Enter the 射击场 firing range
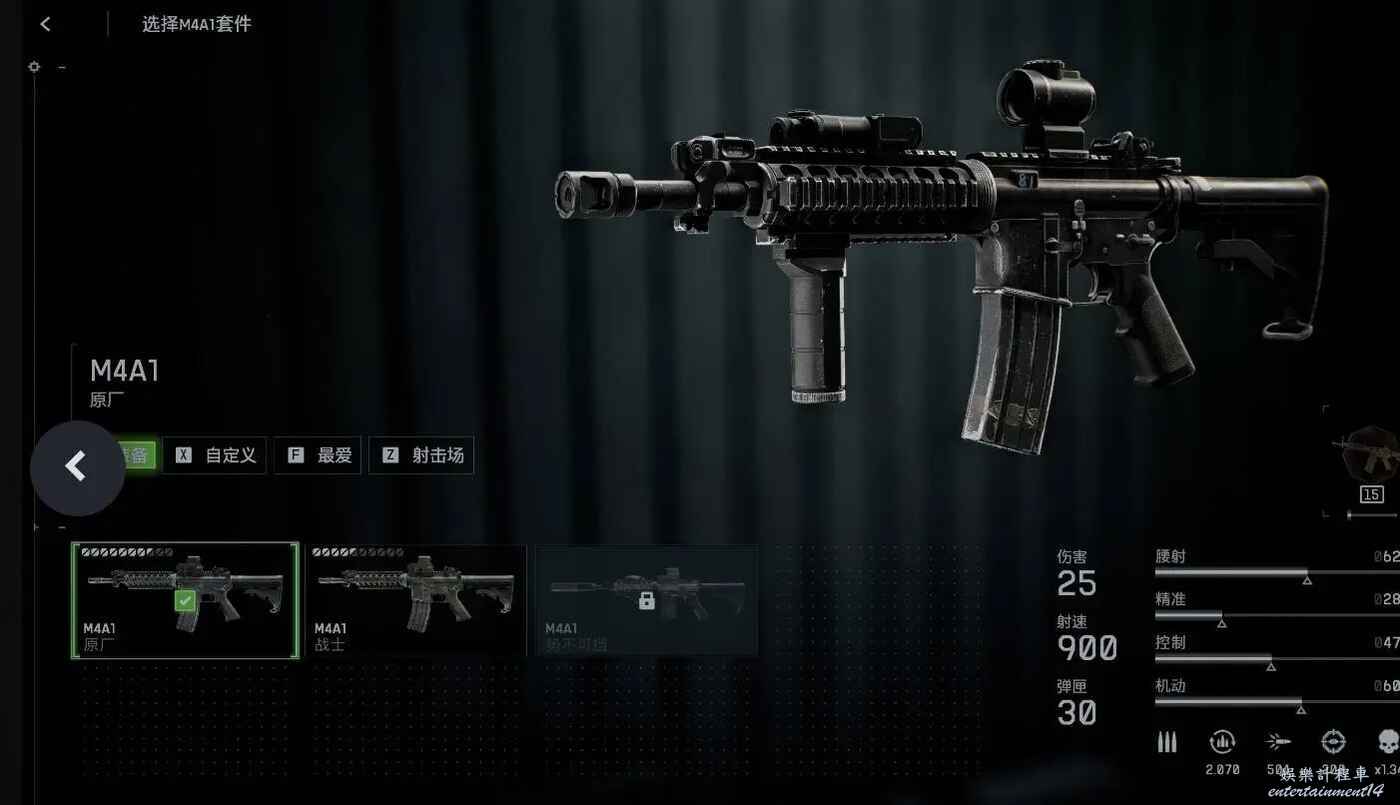The image size is (1400, 805). [x=421, y=456]
